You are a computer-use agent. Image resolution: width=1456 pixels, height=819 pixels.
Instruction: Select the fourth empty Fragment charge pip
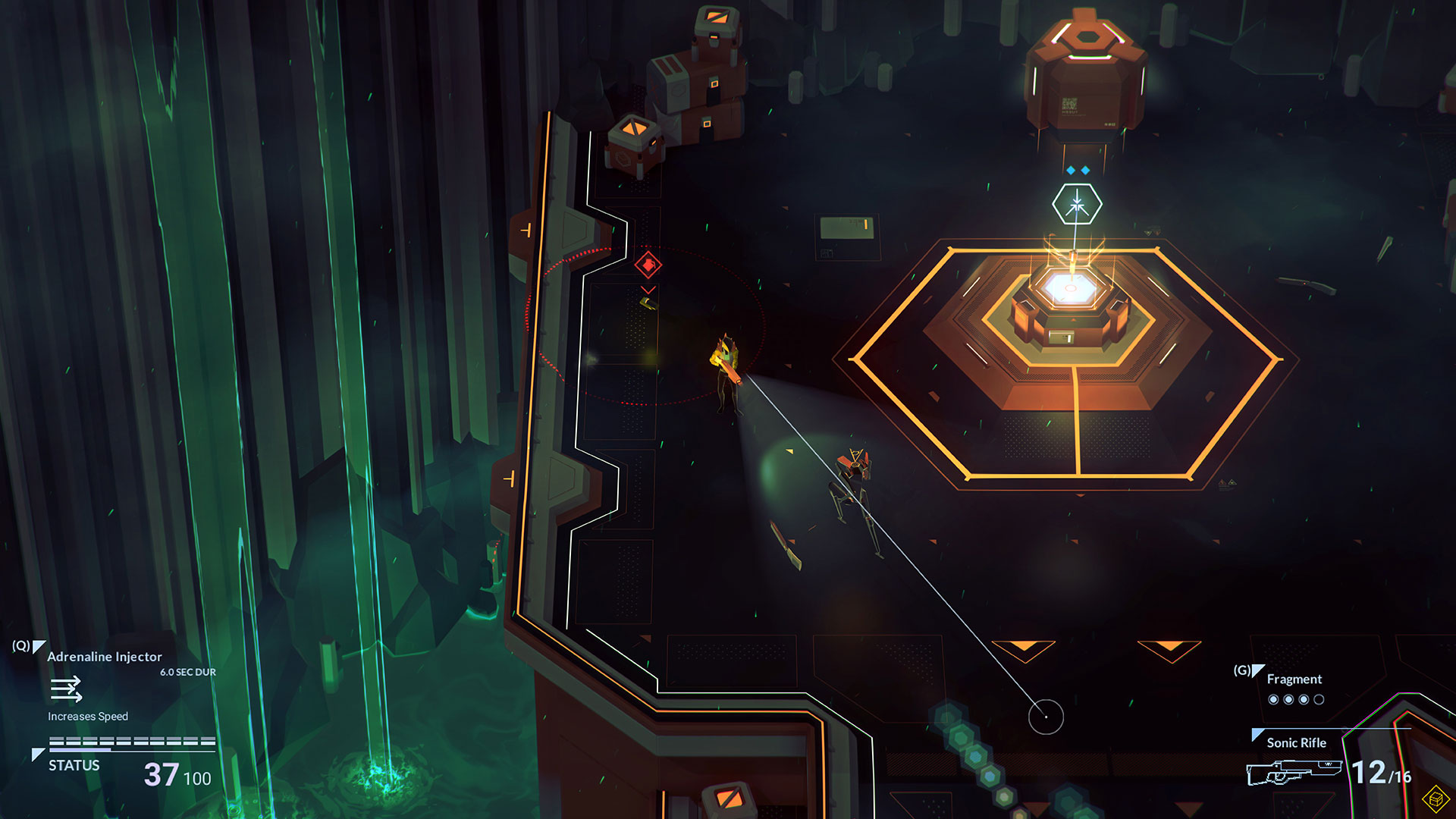tap(1319, 699)
